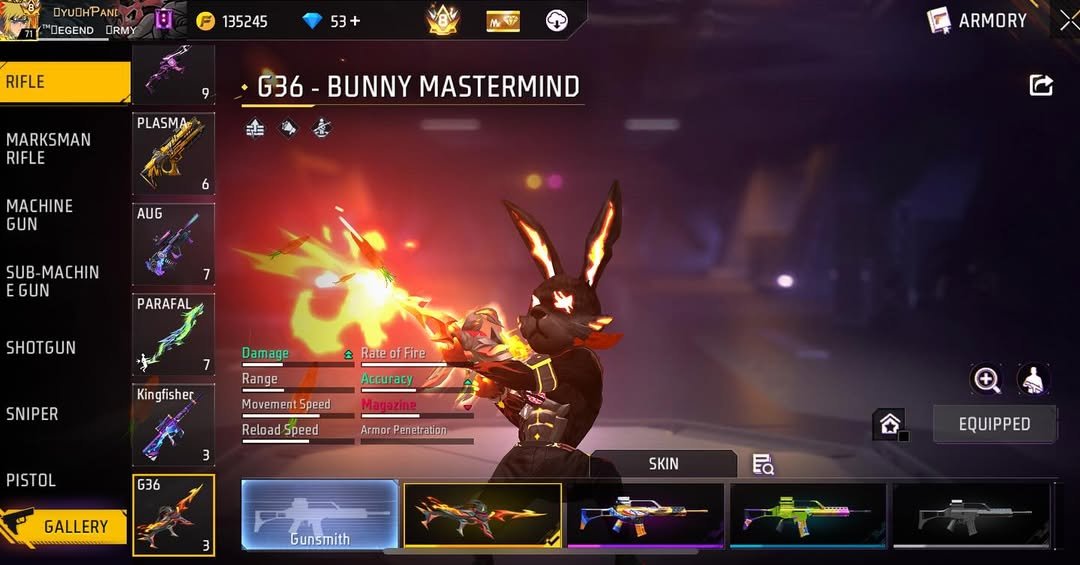Select the Marksman Rifle category
The height and width of the screenshot is (565, 1080).
pyautogui.click(x=48, y=149)
